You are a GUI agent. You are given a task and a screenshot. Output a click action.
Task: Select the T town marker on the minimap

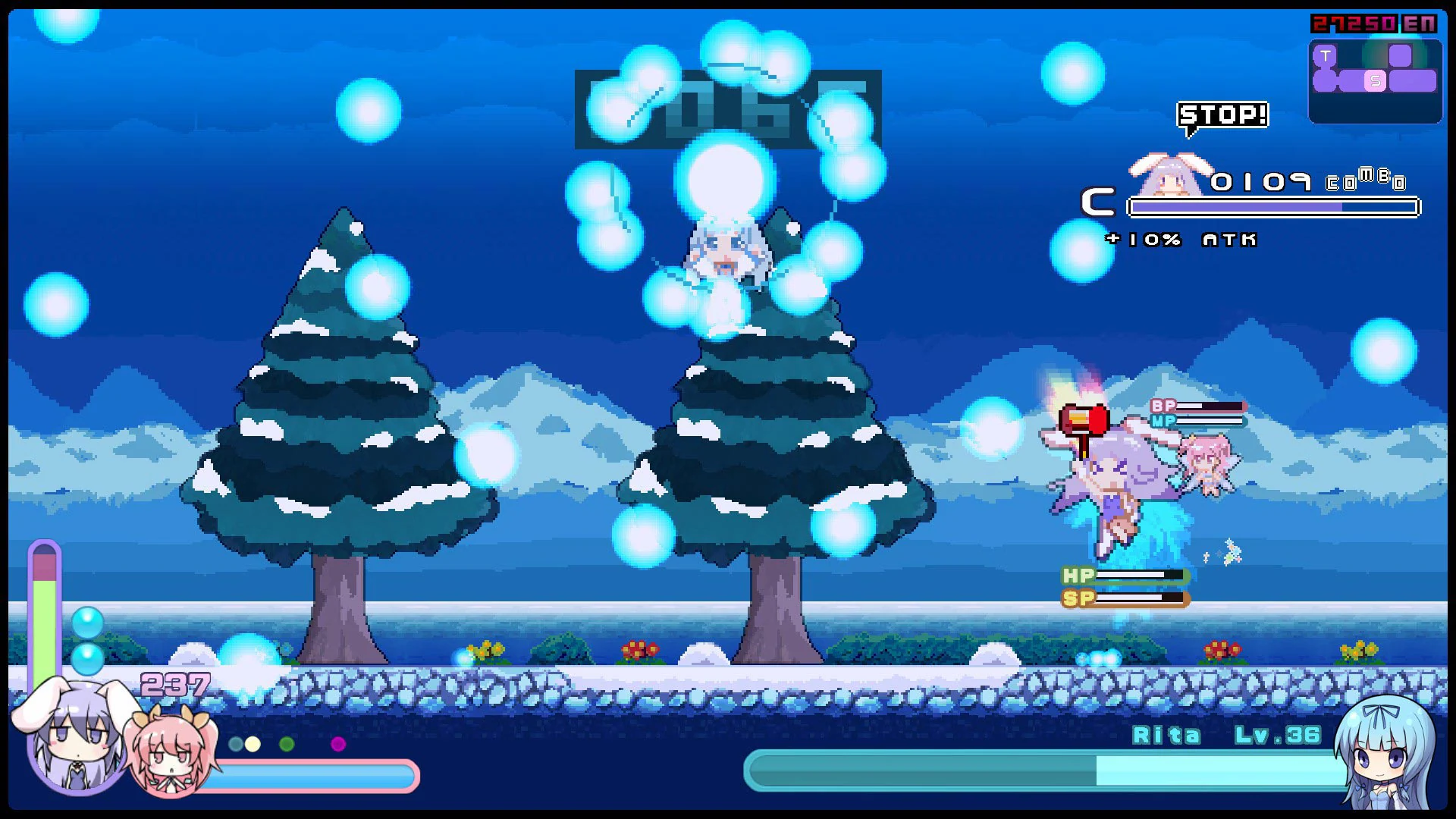click(1326, 55)
